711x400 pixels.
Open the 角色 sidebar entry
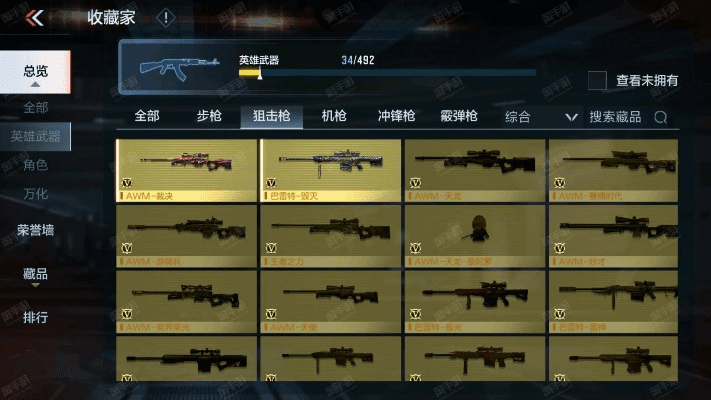(35, 165)
